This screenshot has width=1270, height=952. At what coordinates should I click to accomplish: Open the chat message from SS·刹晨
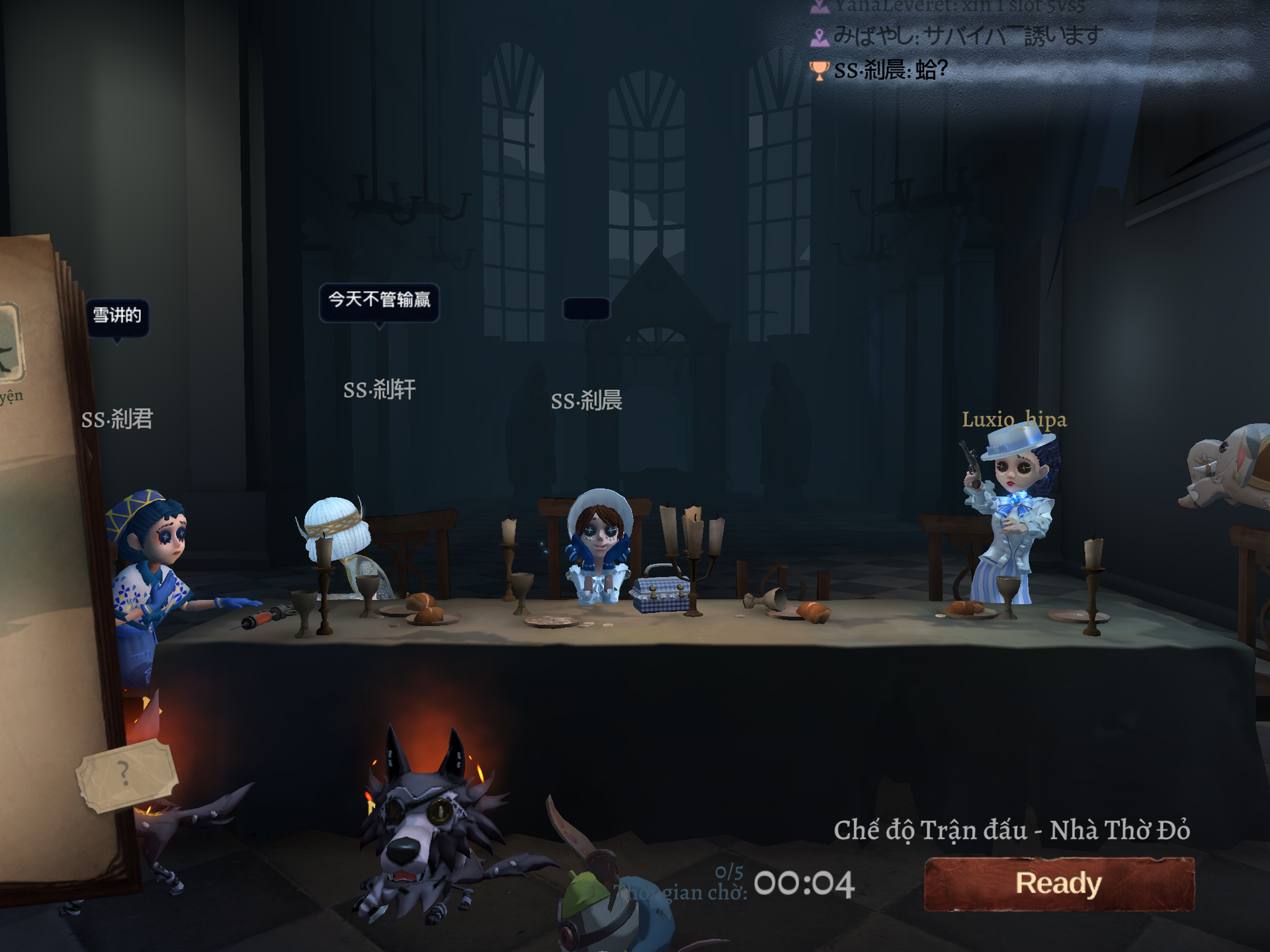tap(890, 69)
